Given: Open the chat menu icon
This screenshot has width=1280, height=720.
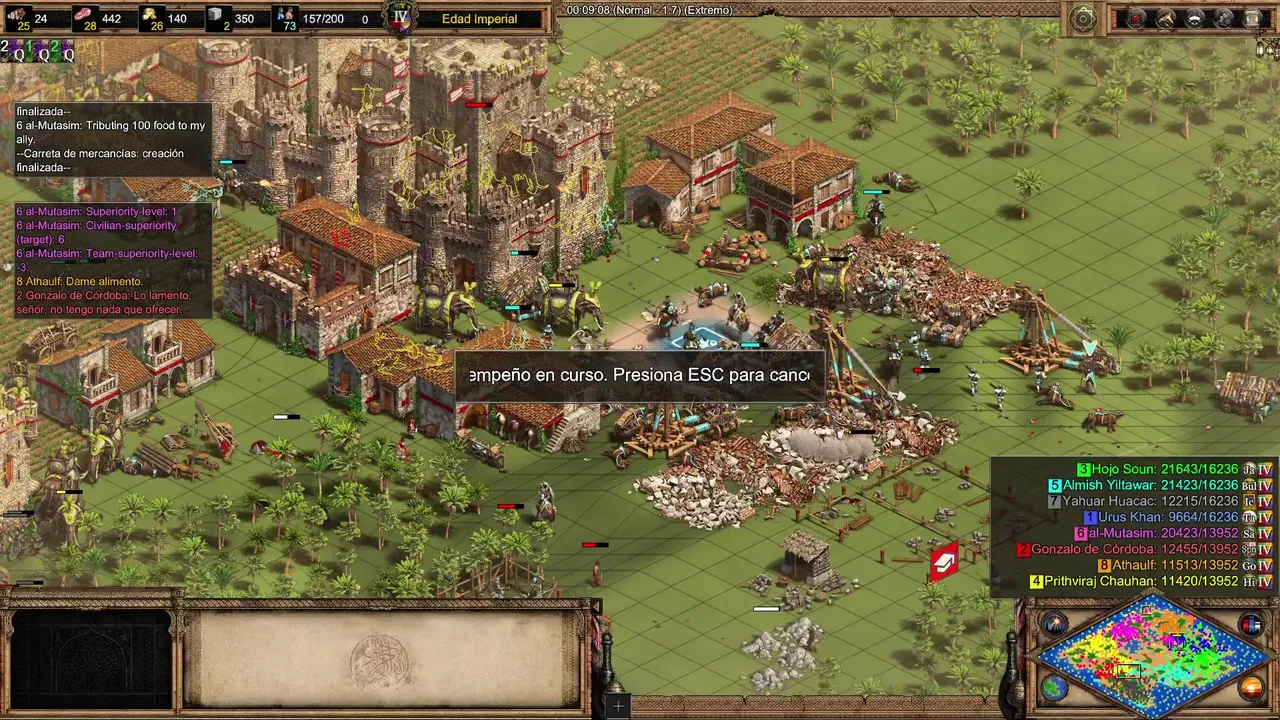Looking at the screenshot, I should [x=1223, y=18].
